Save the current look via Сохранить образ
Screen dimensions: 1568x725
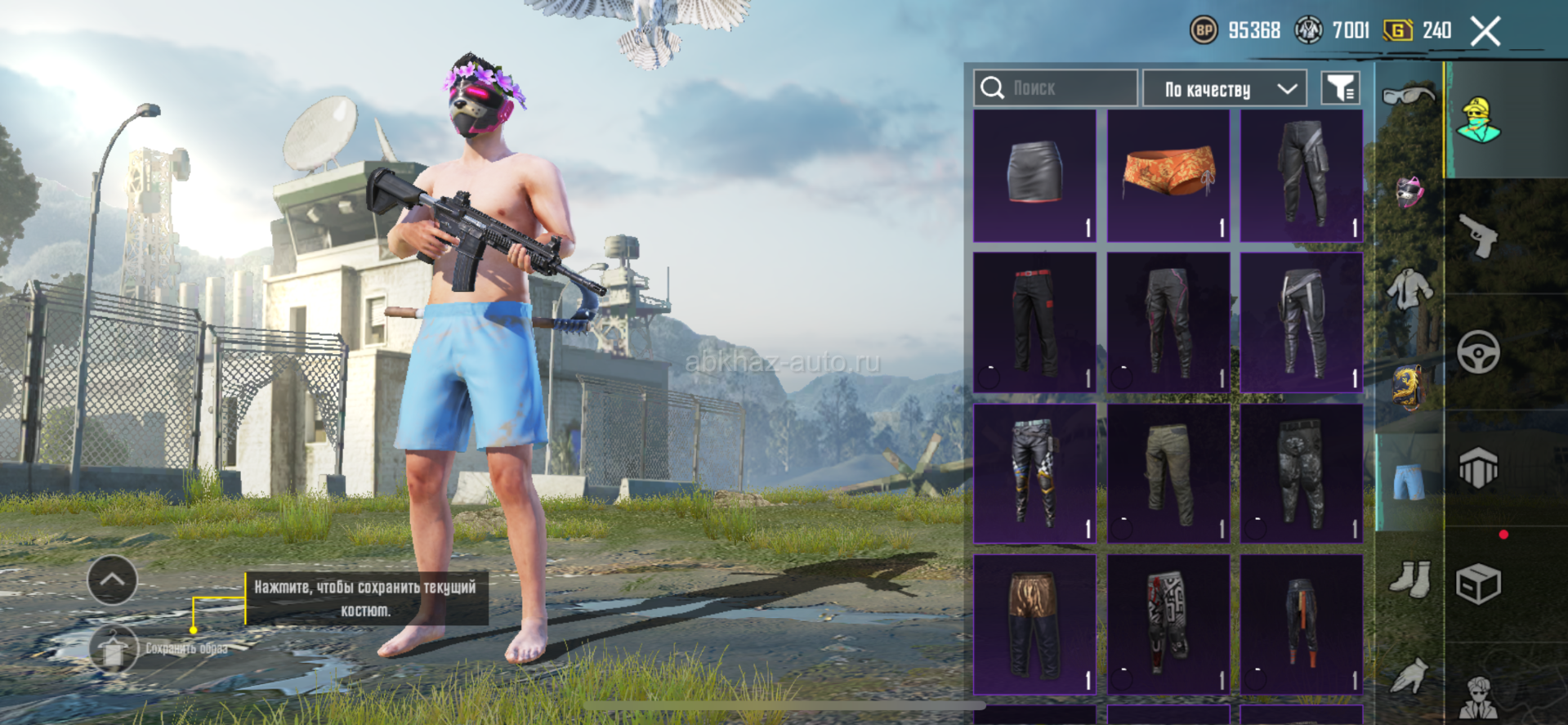pos(115,649)
